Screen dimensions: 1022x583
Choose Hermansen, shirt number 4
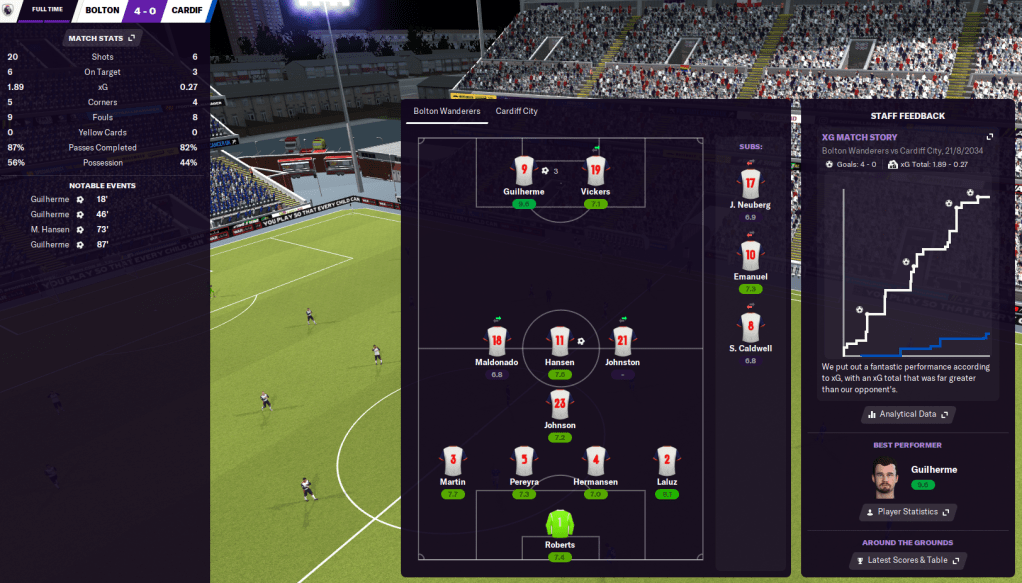pos(596,461)
